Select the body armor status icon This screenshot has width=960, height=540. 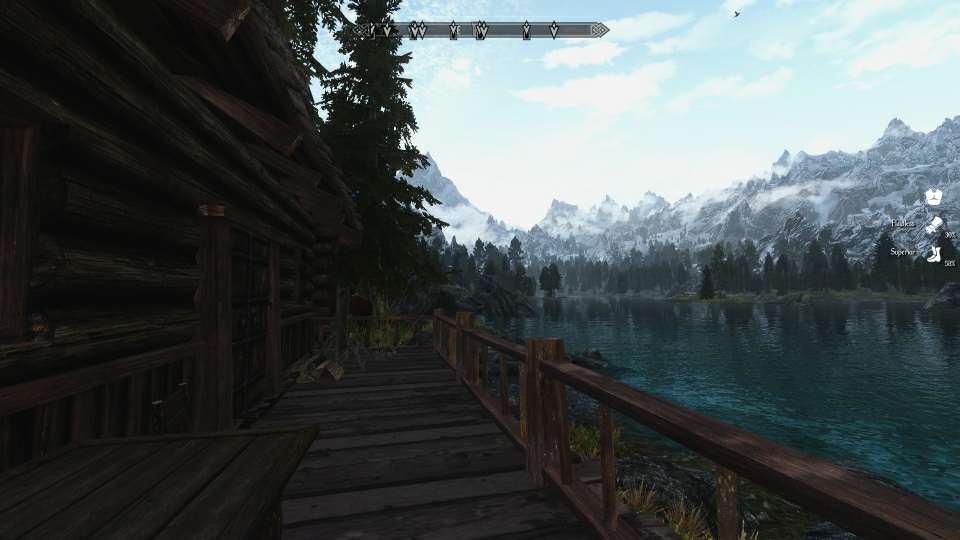933,197
